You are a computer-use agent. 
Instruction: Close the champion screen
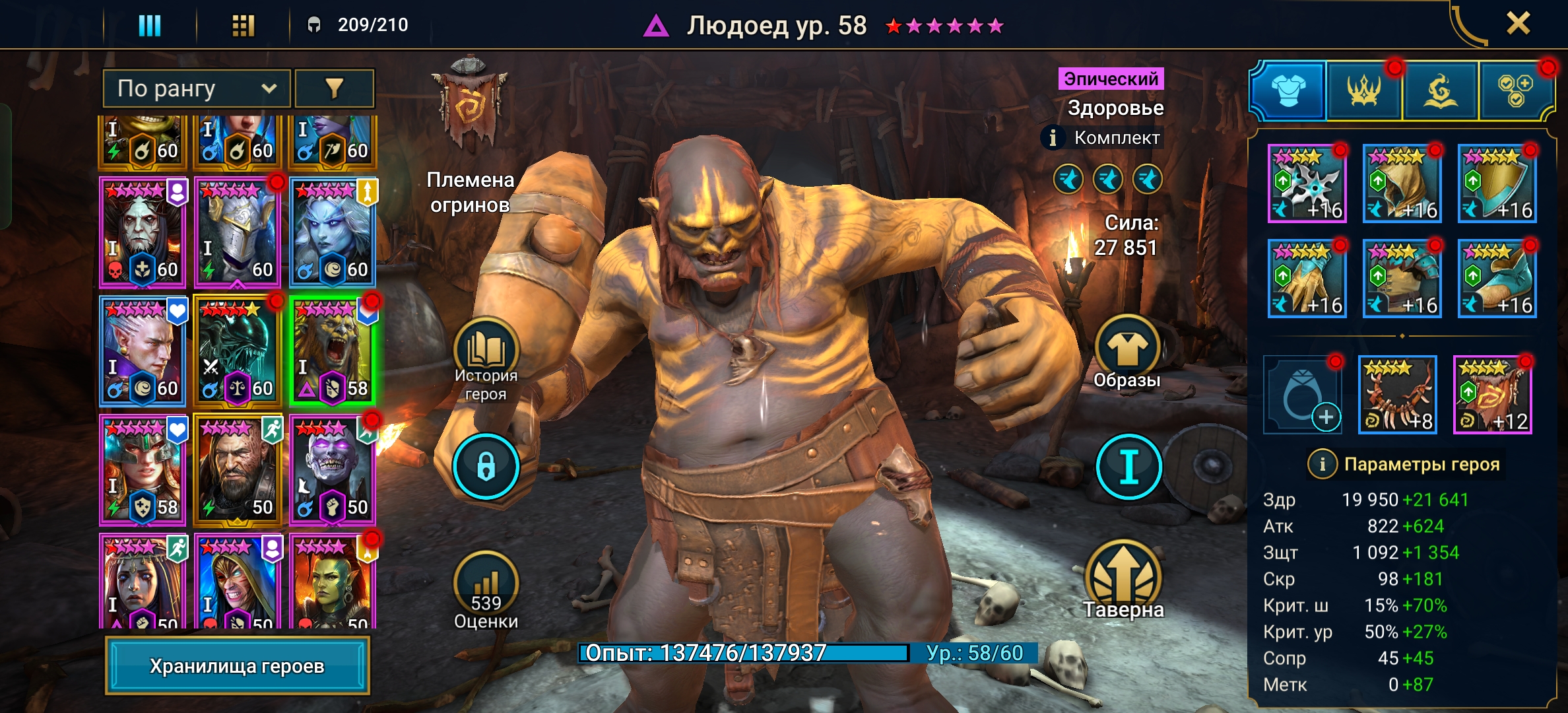point(1518,24)
